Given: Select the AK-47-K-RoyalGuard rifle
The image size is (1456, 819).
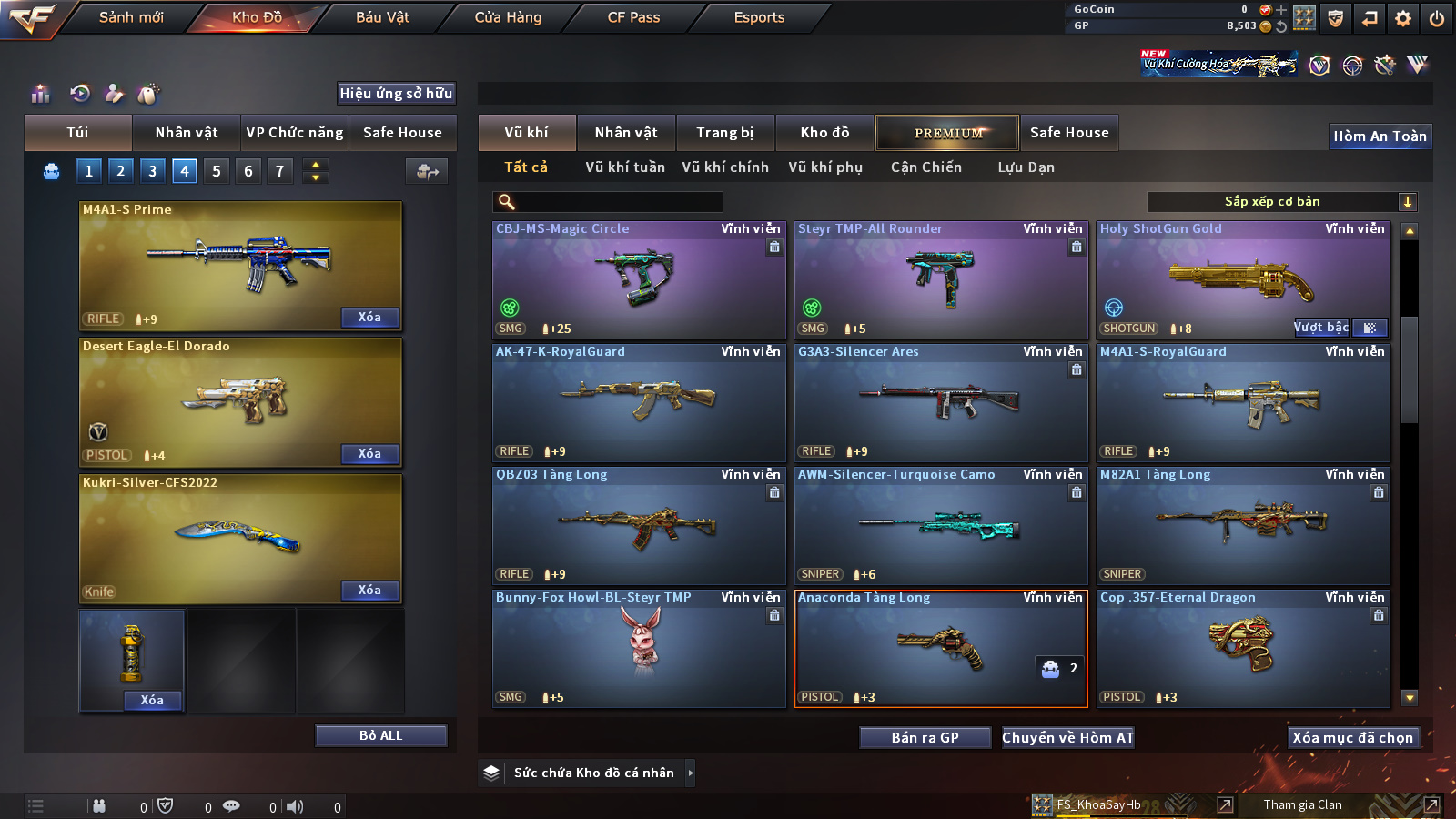Looking at the screenshot, I should [x=639, y=402].
